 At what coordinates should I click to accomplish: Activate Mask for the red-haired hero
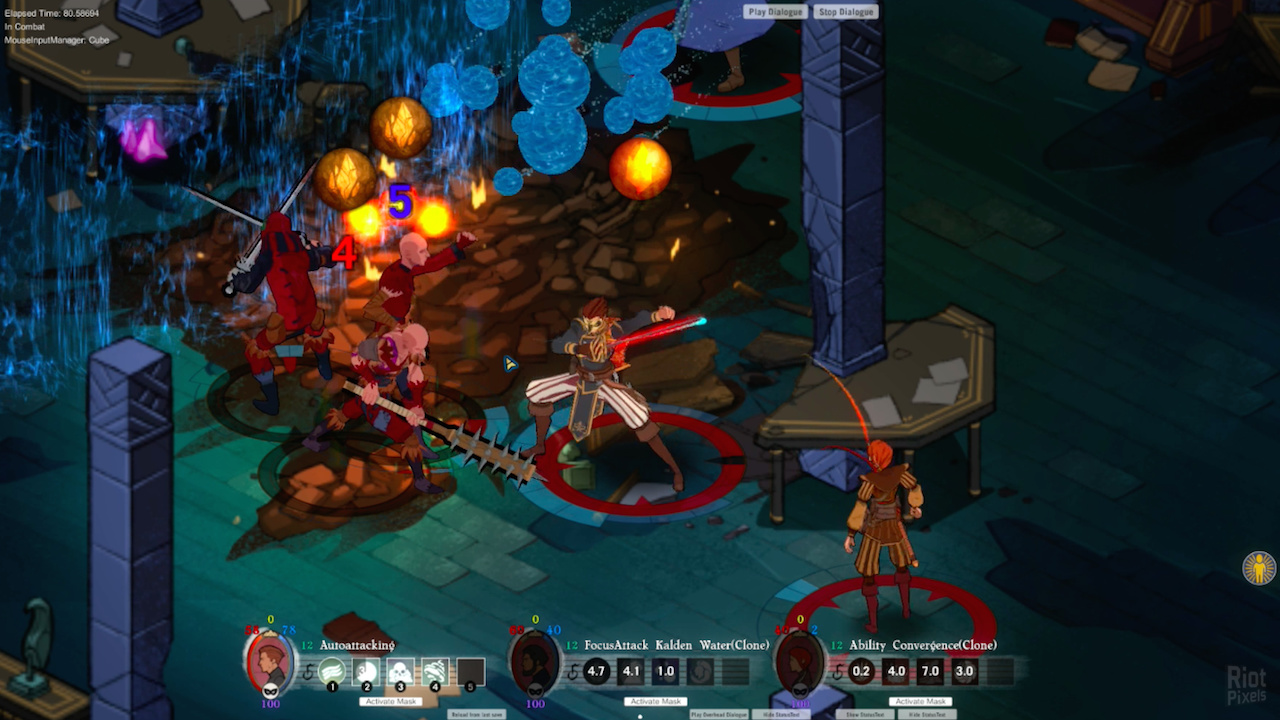391,701
